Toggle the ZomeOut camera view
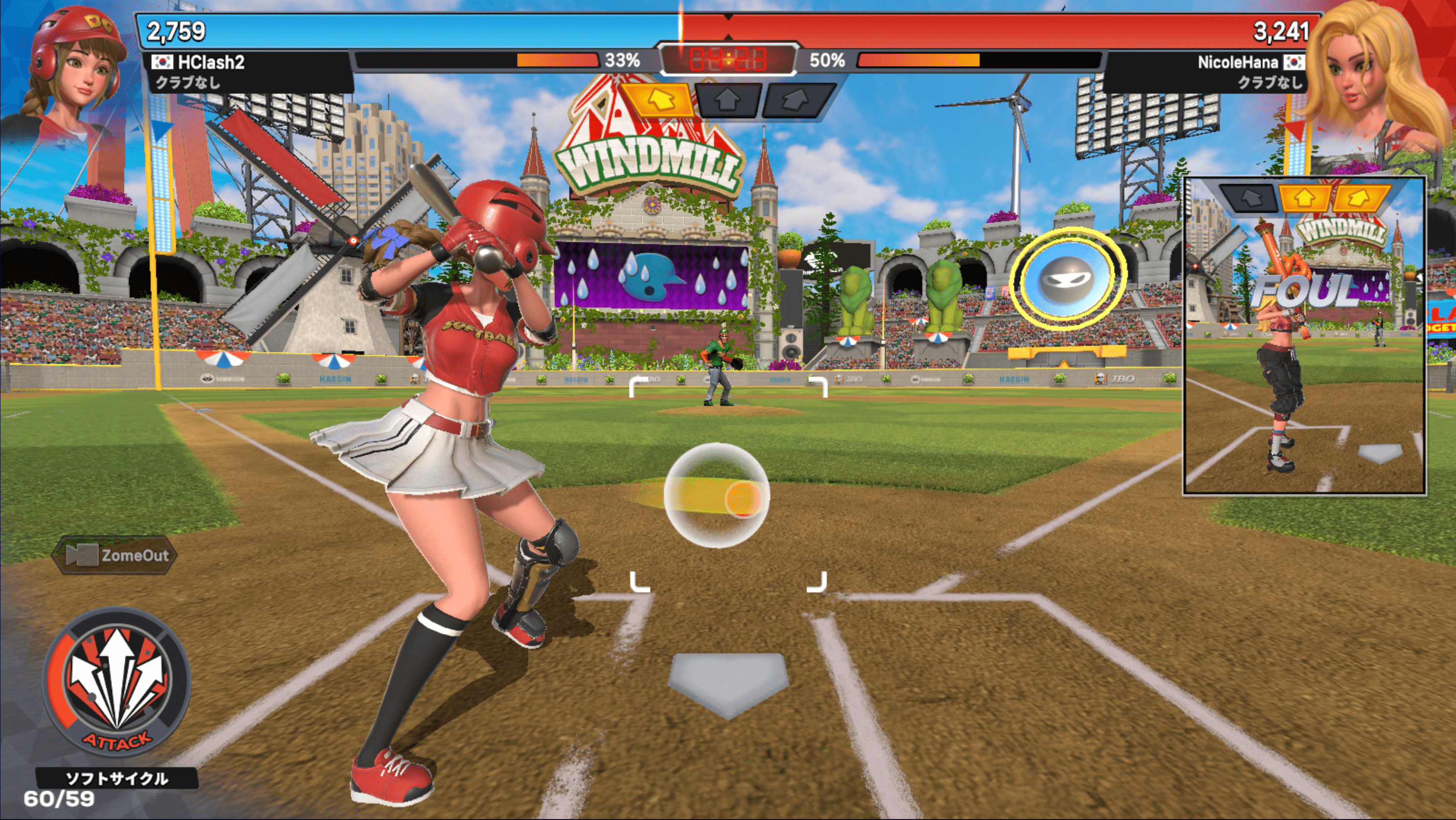 tap(116, 555)
